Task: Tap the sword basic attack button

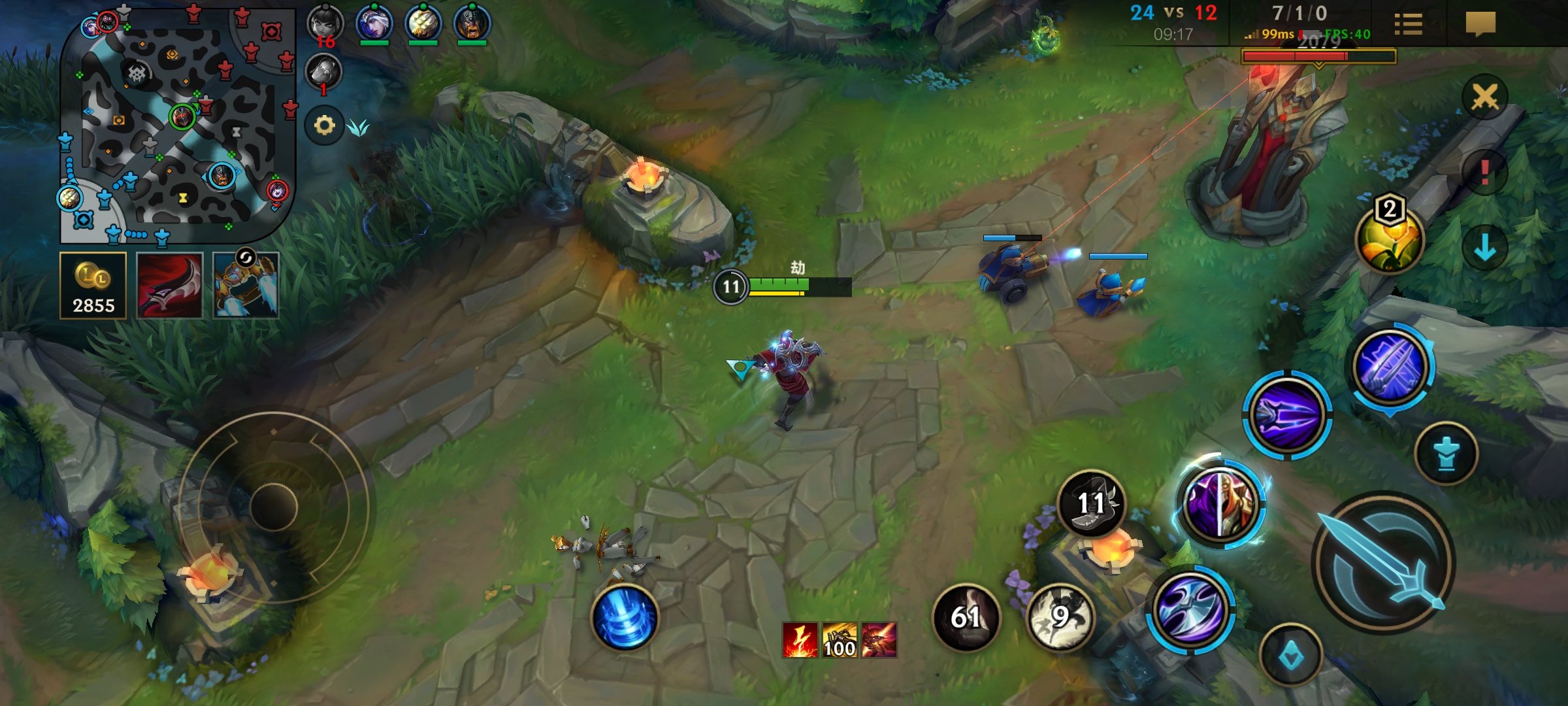Action: (1383, 563)
